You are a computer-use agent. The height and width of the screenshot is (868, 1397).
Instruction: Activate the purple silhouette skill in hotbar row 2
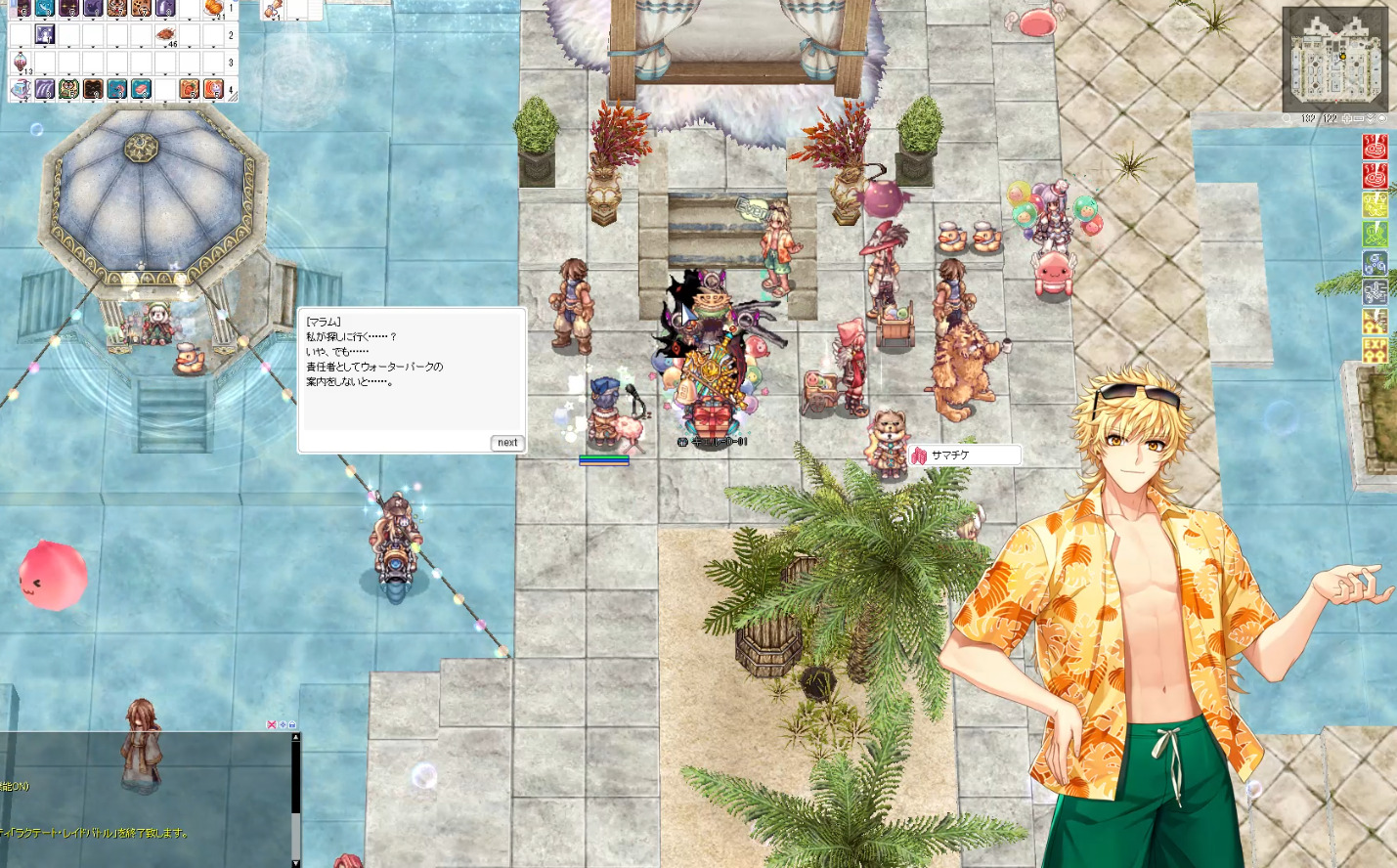(45, 35)
